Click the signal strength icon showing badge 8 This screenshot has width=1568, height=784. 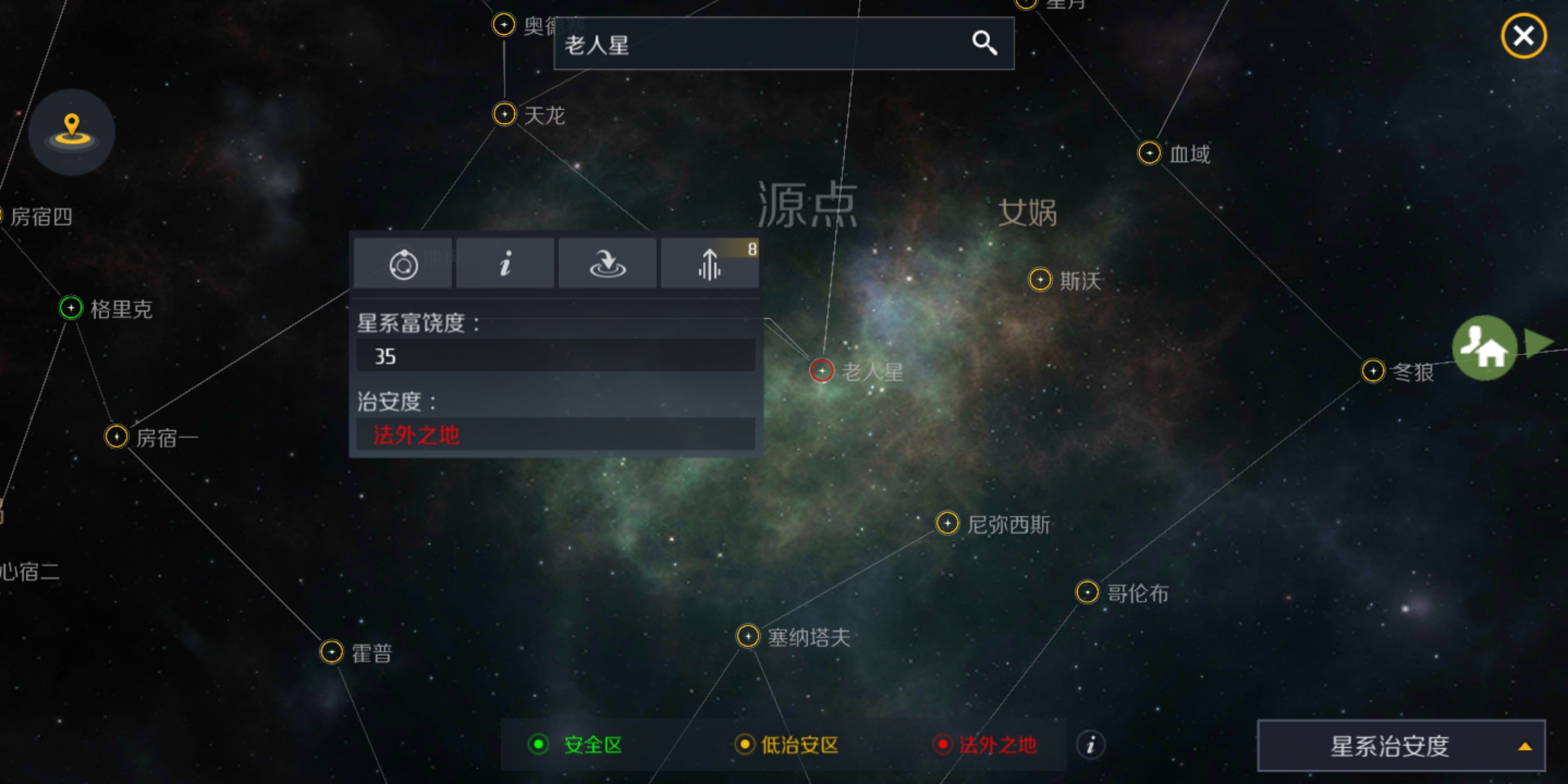pyautogui.click(x=709, y=266)
